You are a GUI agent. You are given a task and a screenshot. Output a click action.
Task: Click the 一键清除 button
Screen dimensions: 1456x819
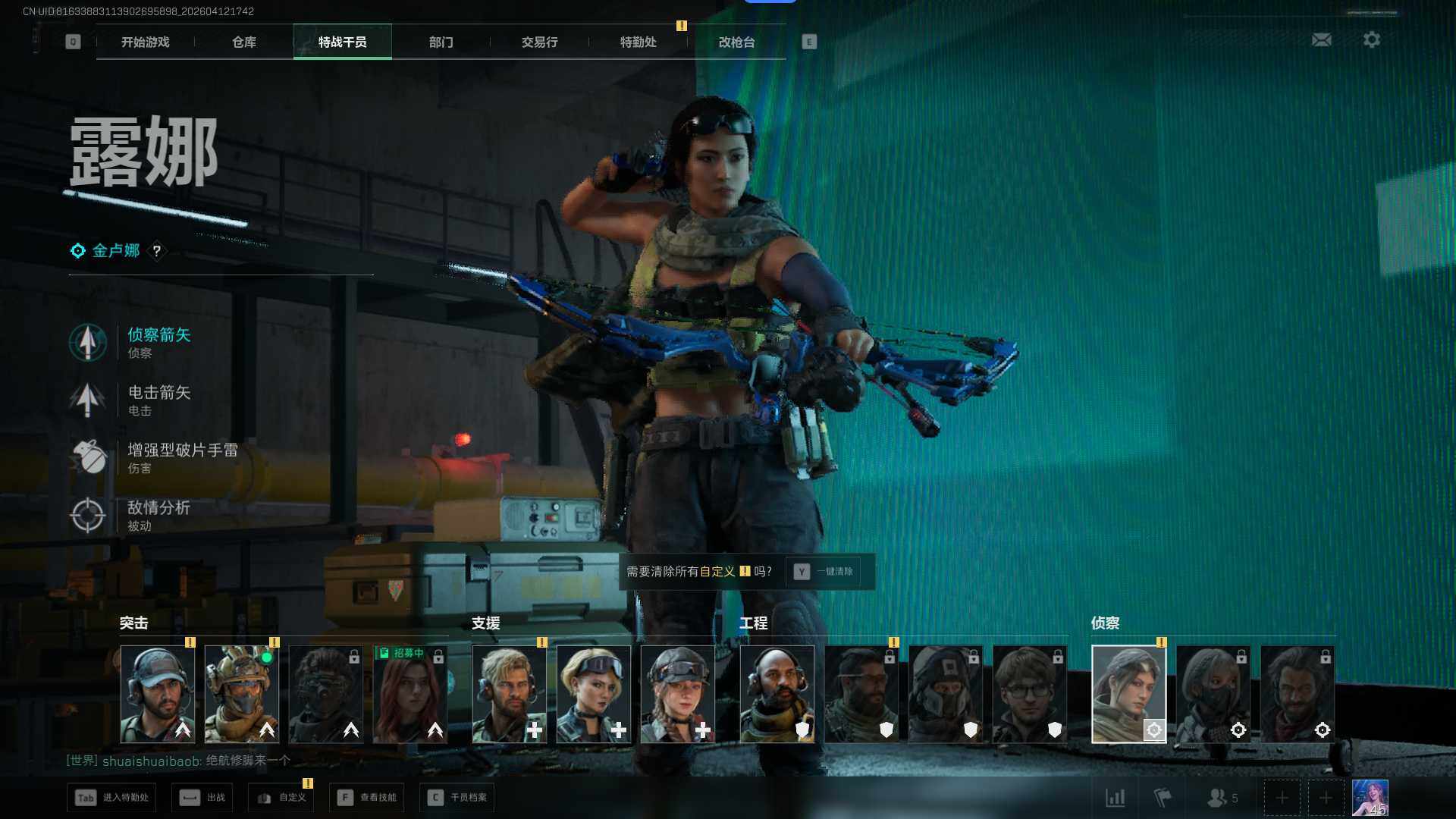click(824, 571)
